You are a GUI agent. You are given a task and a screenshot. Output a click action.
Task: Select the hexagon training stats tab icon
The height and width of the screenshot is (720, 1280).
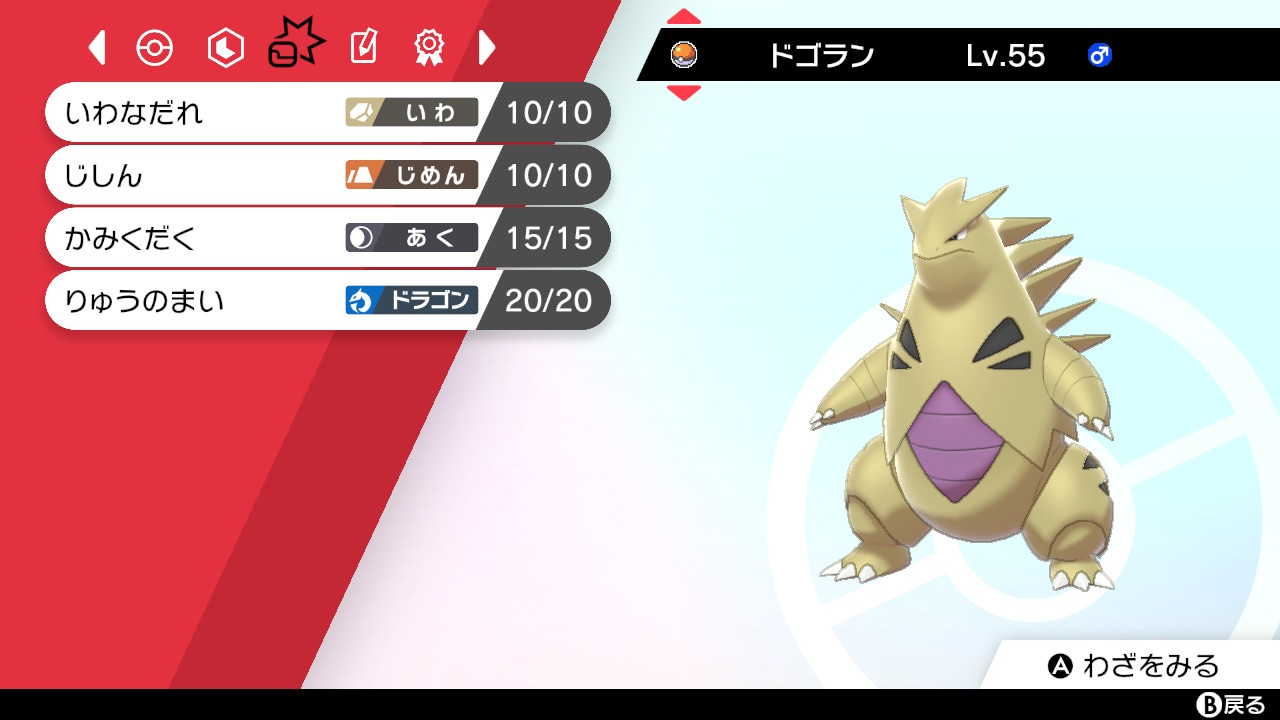tap(224, 46)
